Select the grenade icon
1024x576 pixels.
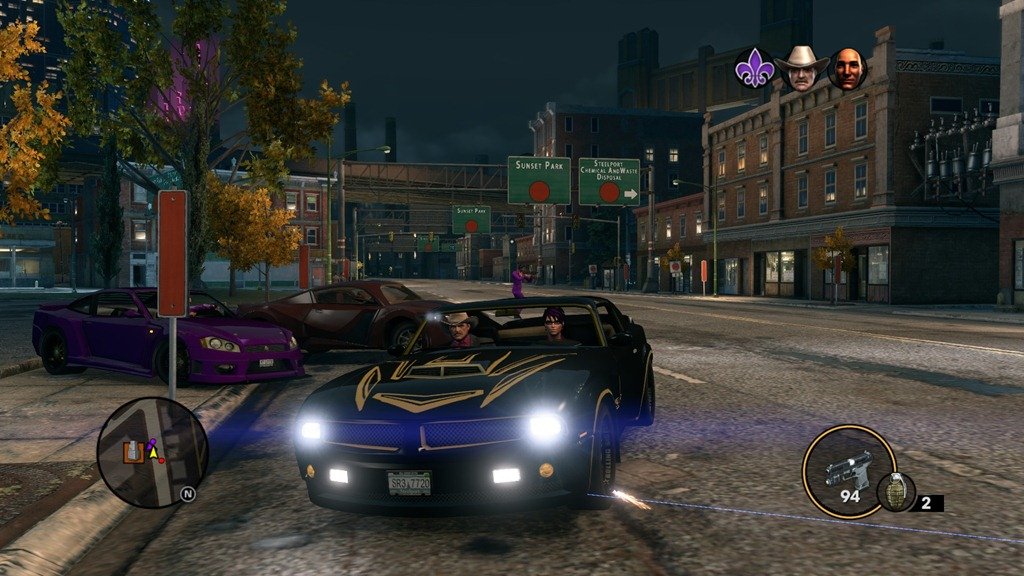point(896,492)
